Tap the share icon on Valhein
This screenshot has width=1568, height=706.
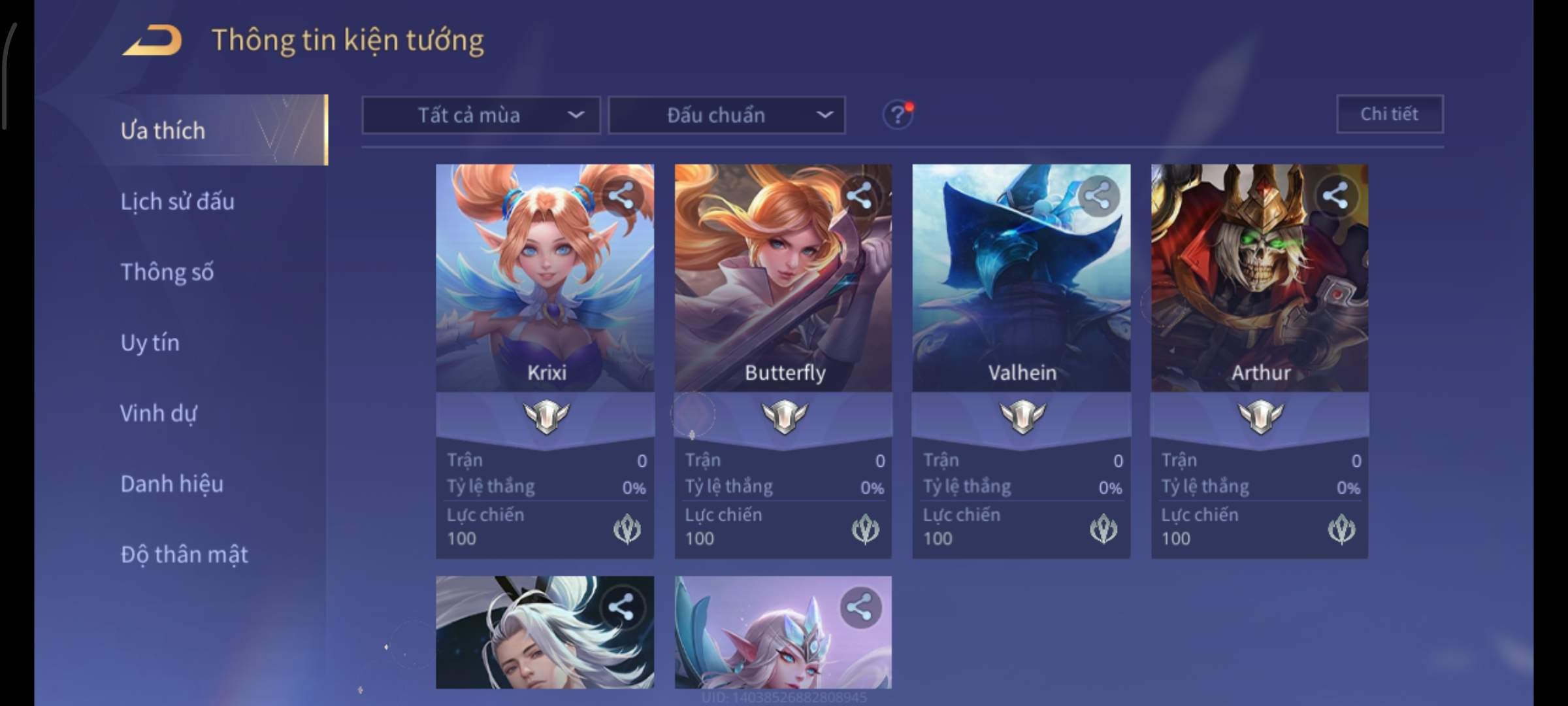tap(1098, 195)
